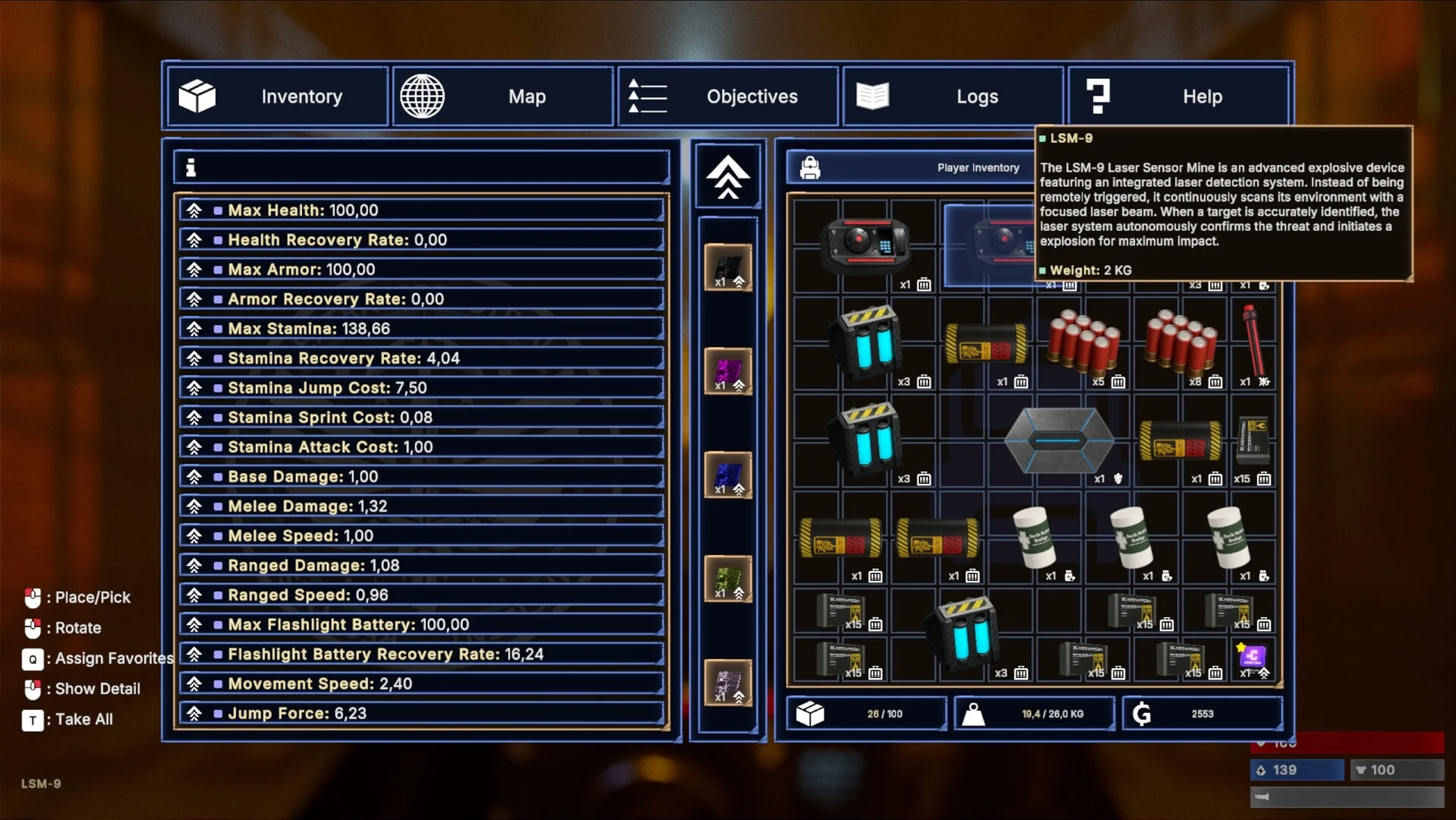This screenshot has width=1456, height=820.
Task: Show the Objectives tab
Action: pos(728,96)
